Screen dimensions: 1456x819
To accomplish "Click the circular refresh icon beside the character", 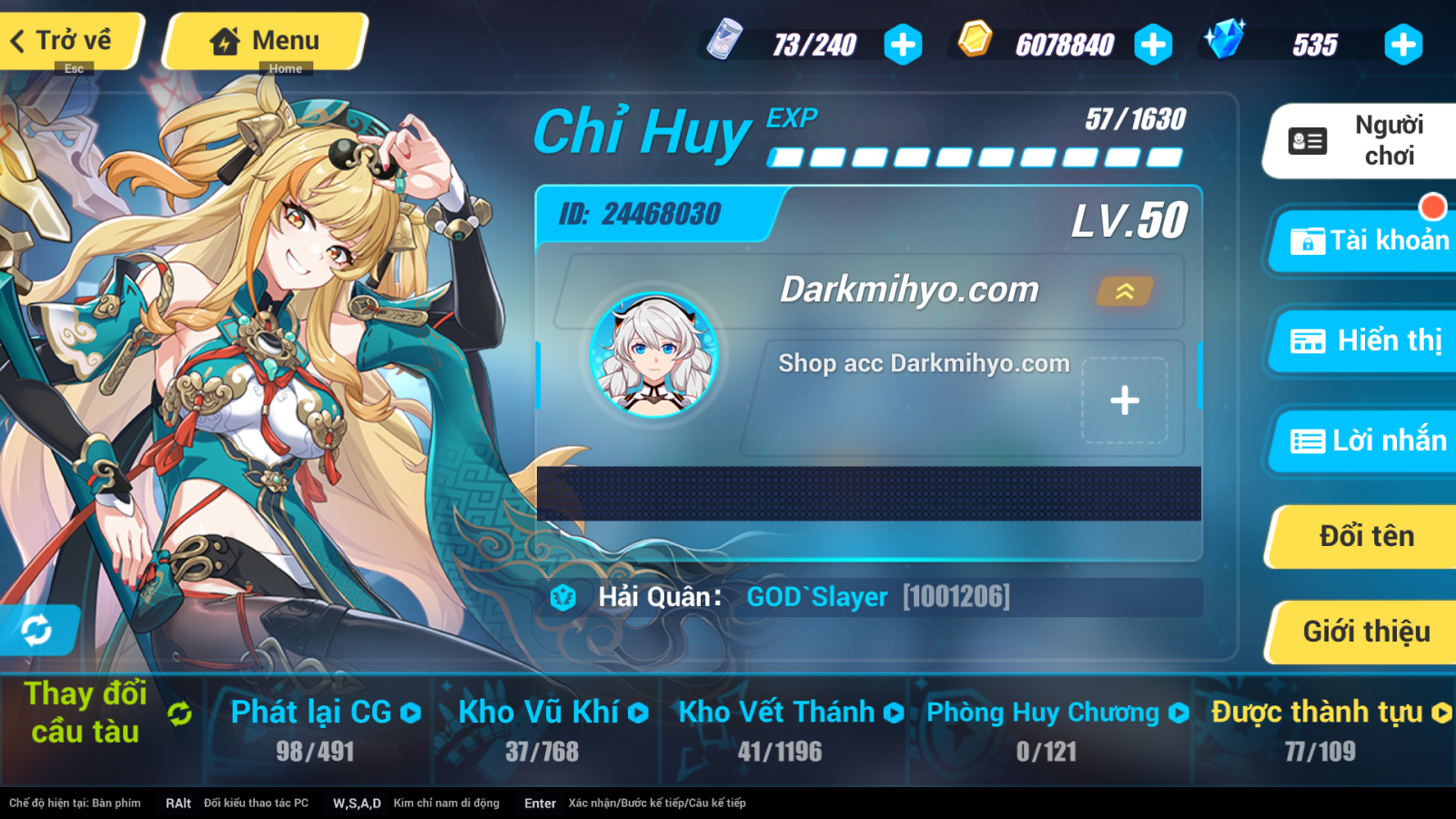I will [x=36, y=630].
